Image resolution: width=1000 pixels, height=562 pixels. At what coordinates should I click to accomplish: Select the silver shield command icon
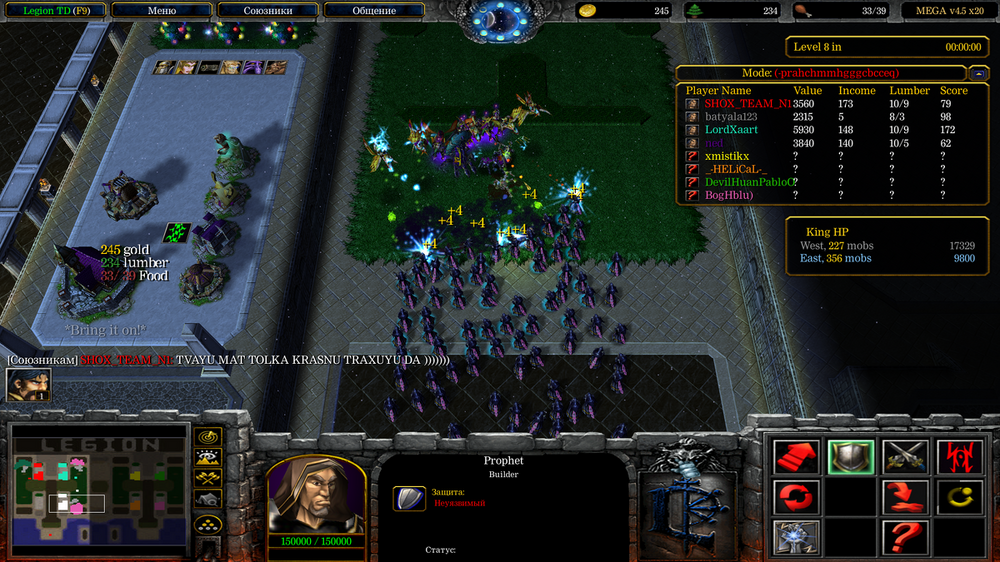coord(851,458)
